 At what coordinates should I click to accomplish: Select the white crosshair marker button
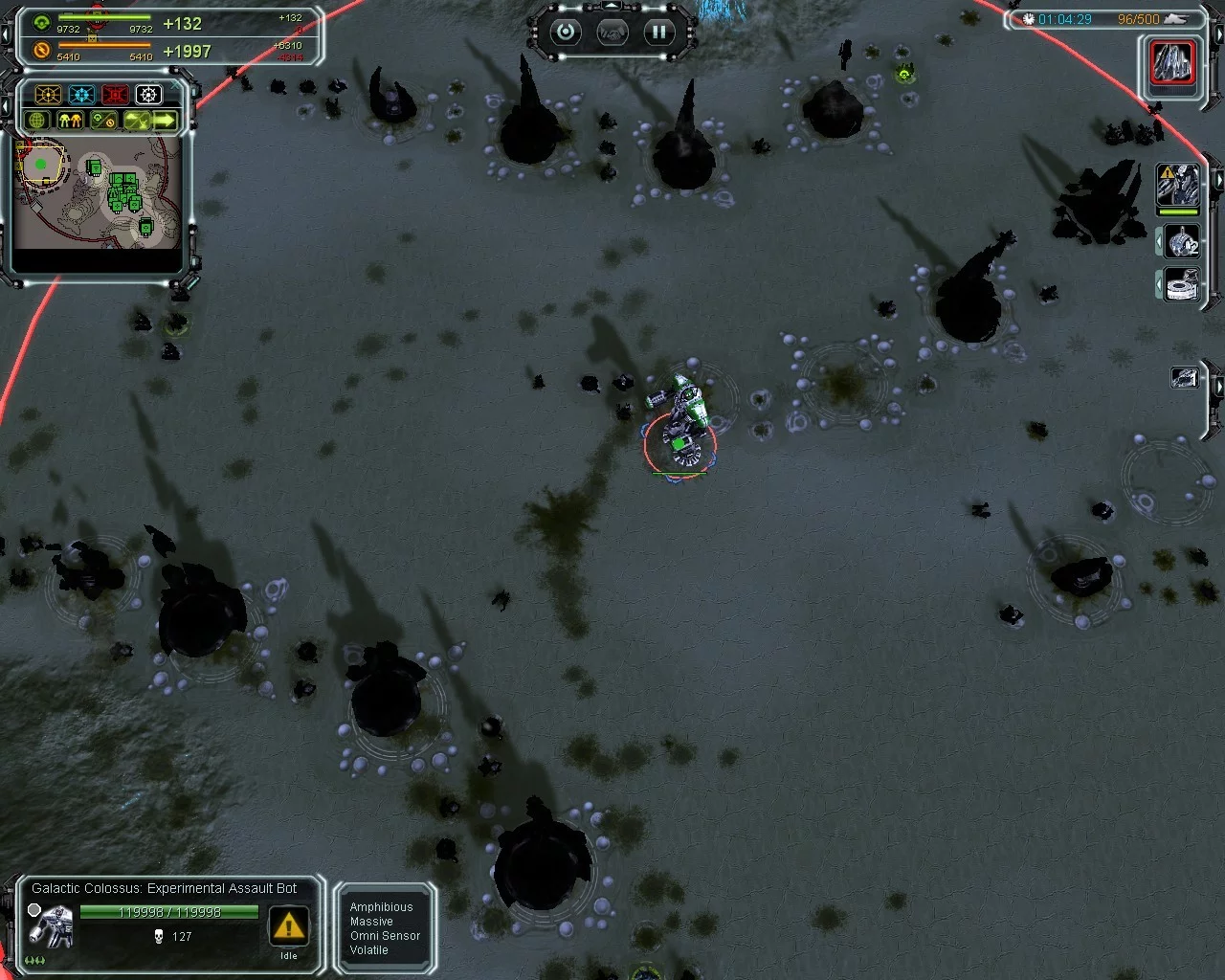click(x=148, y=94)
